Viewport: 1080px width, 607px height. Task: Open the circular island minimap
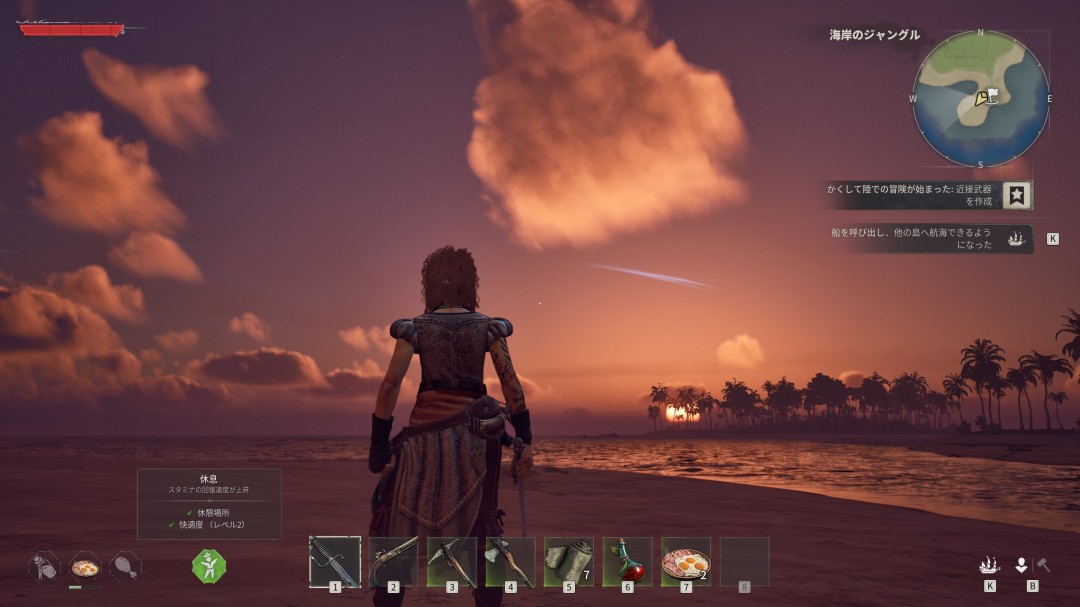[980, 99]
